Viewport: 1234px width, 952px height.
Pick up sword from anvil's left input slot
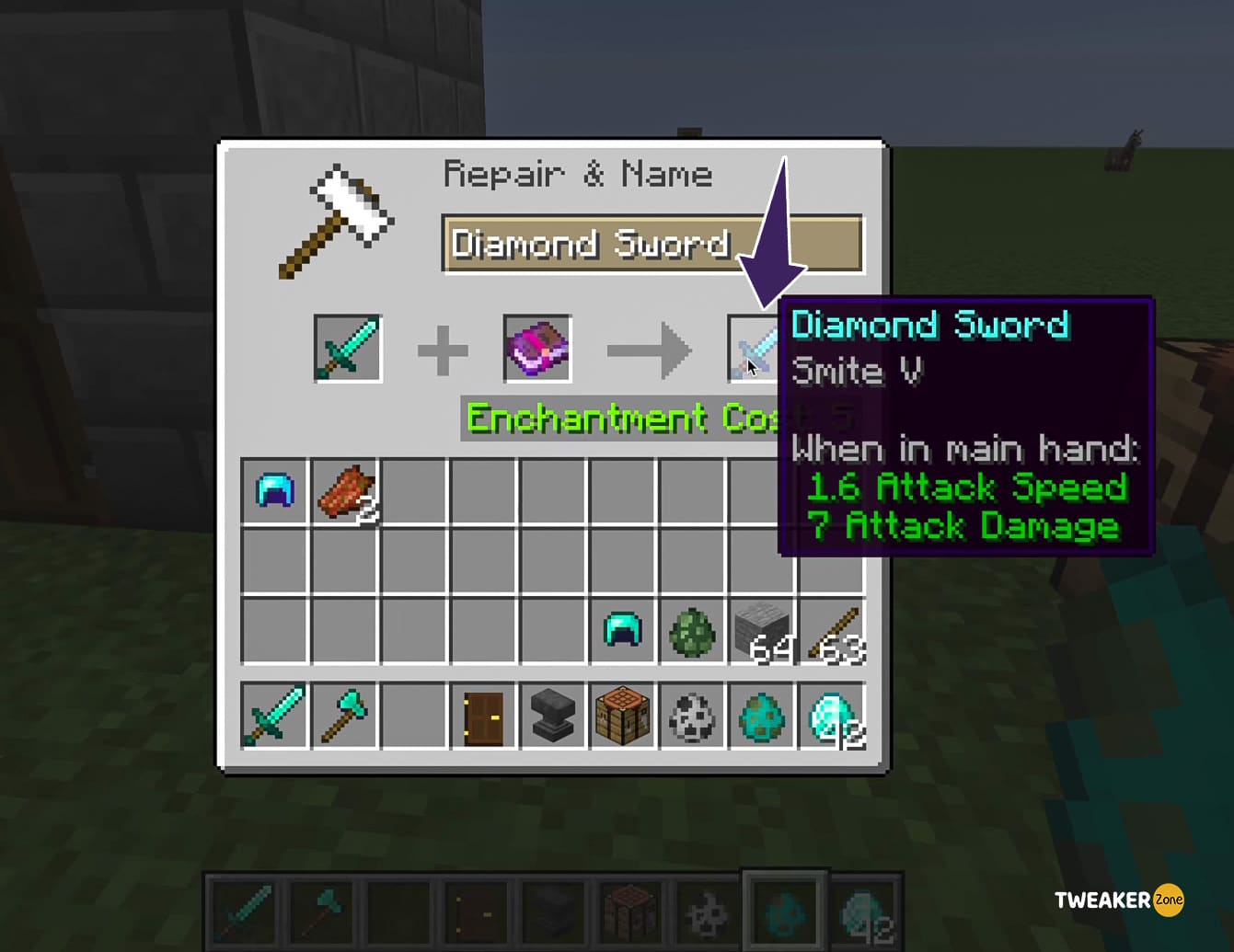348,349
